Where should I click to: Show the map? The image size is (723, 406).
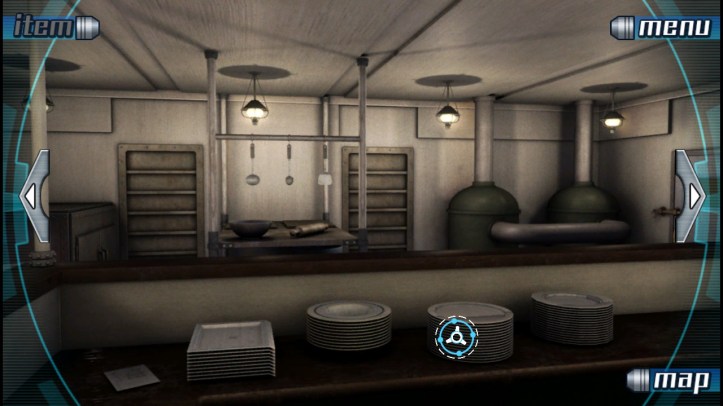pyautogui.click(x=672, y=380)
